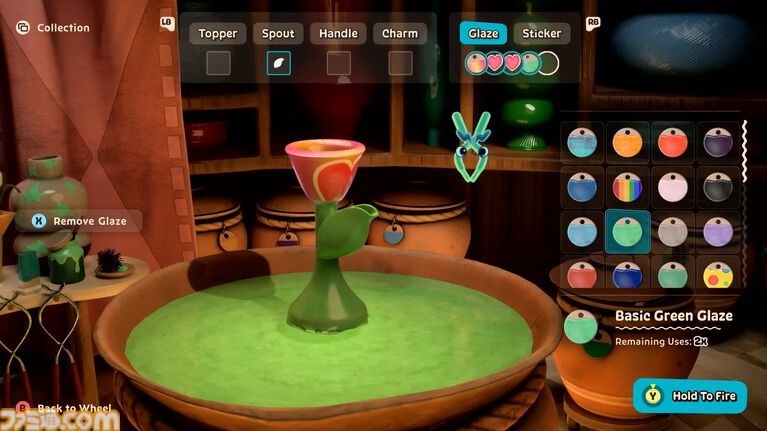
Task: Select the yellow polka-dot glaze
Action: pos(718,274)
